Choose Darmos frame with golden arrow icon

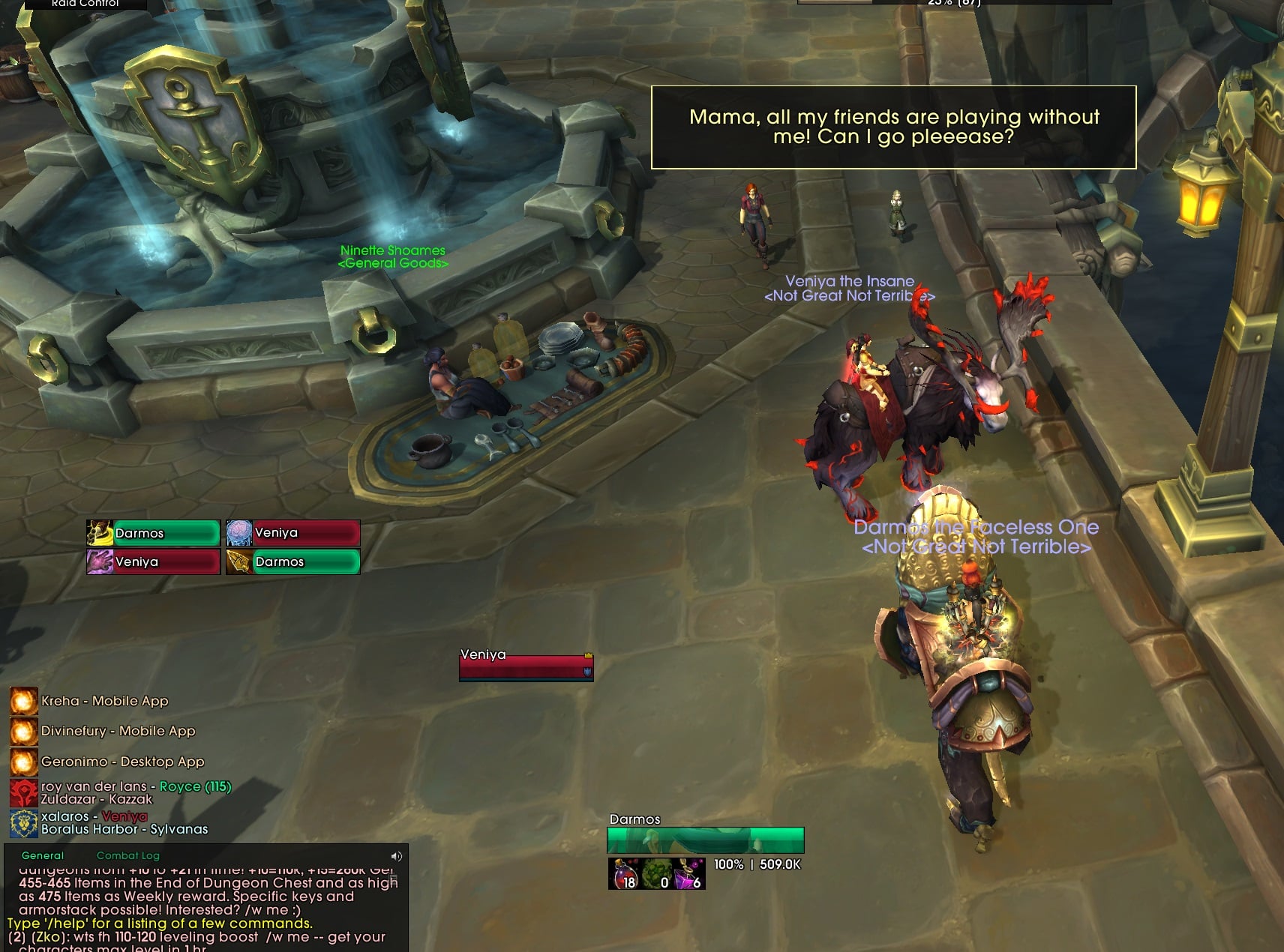[293, 561]
